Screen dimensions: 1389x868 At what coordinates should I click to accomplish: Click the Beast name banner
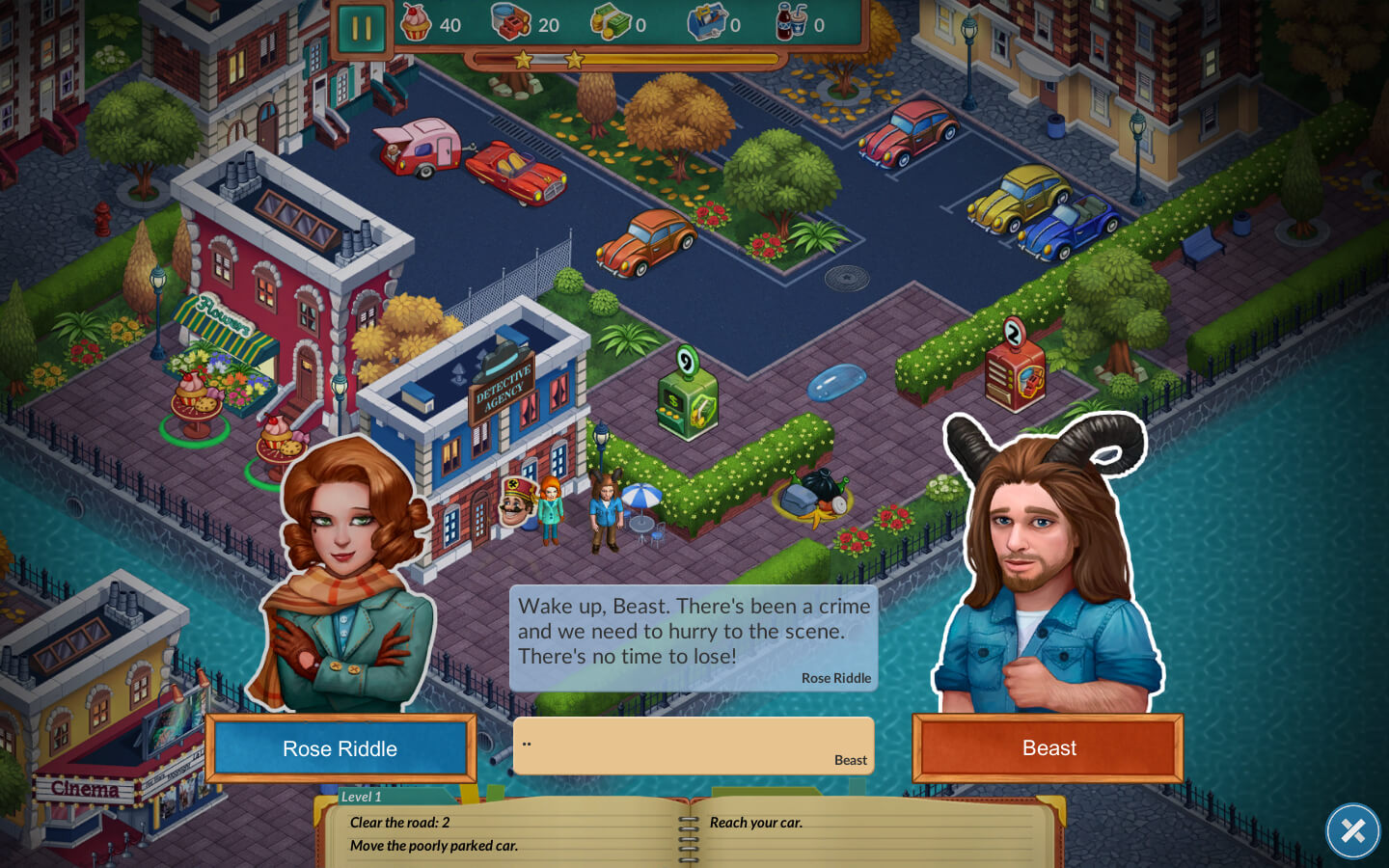pos(1048,748)
